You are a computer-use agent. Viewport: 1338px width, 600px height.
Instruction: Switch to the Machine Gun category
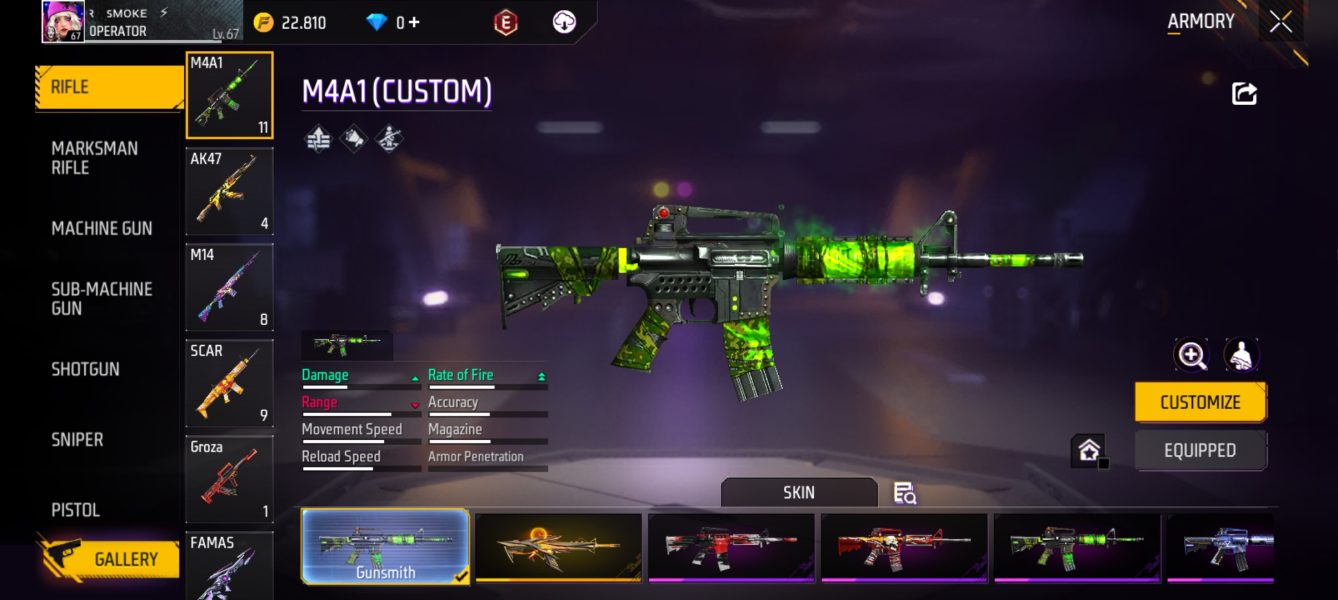(x=102, y=229)
